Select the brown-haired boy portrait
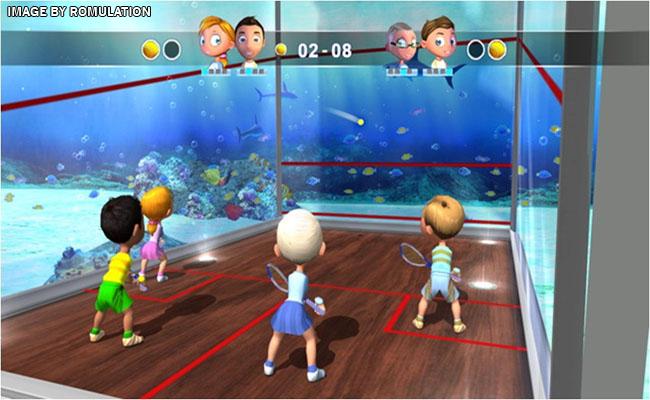This screenshot has height=400, width=650. click(436, 43)
